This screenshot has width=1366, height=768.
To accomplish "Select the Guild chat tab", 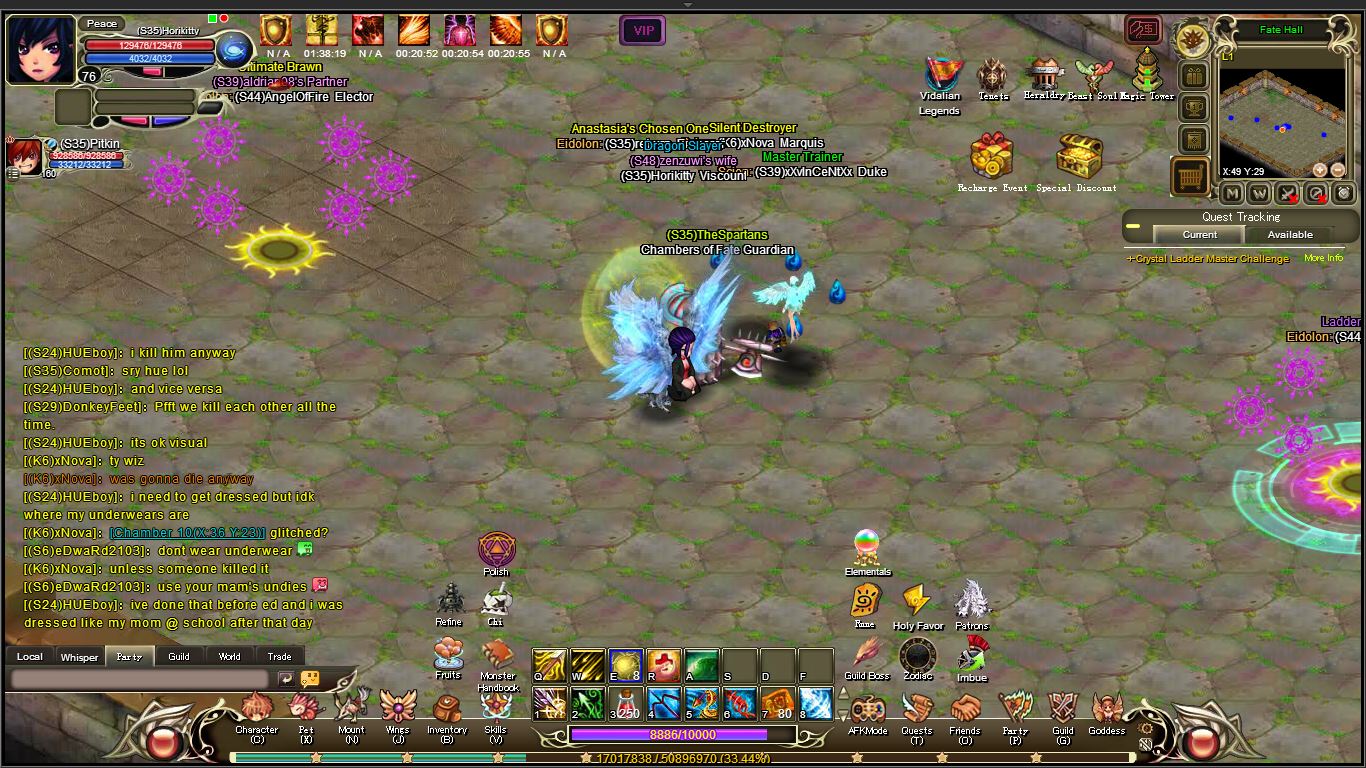I will tap(179, 657).
